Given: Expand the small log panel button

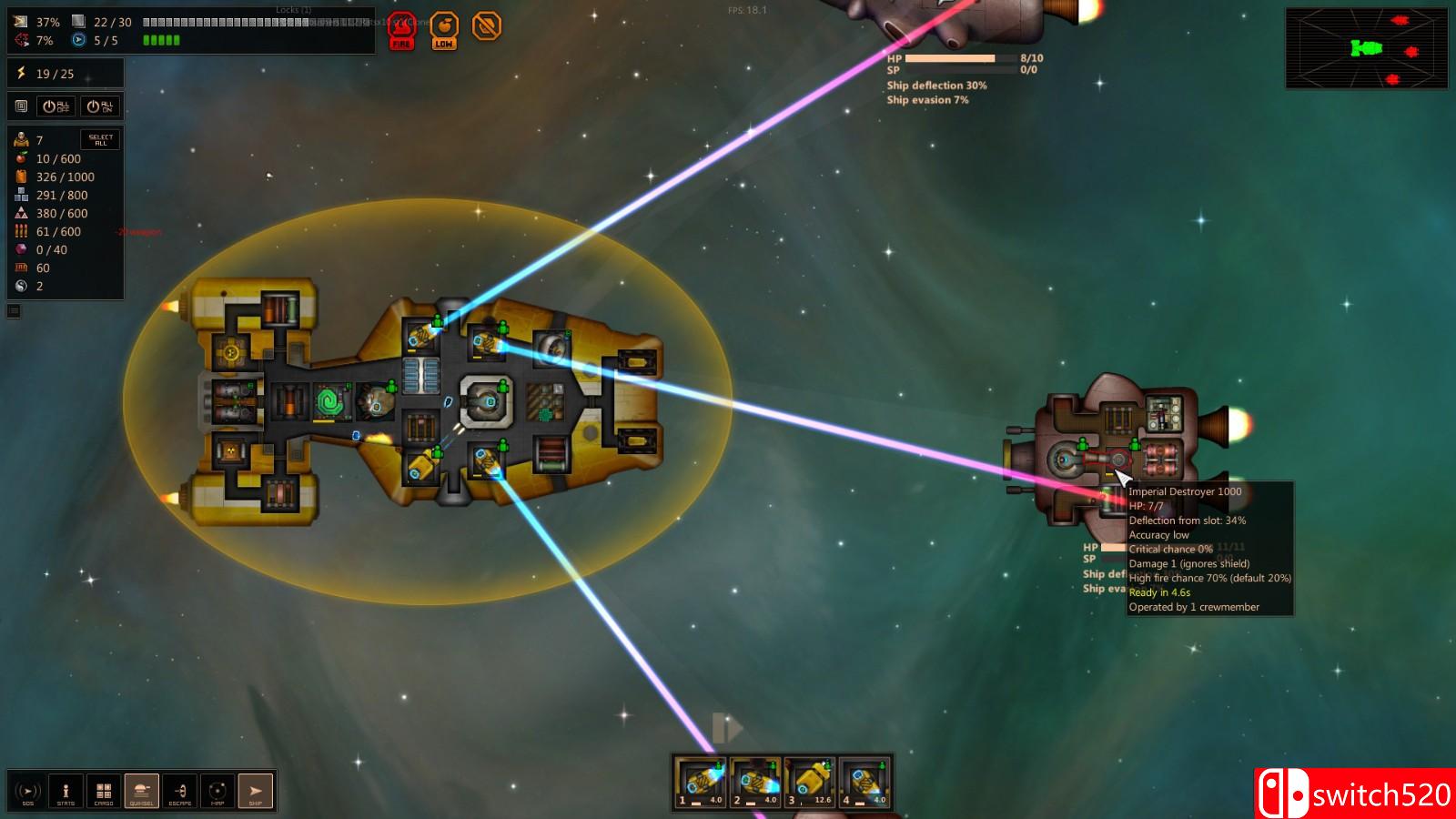Looking at the screenshot, I should tap(14, 311).
